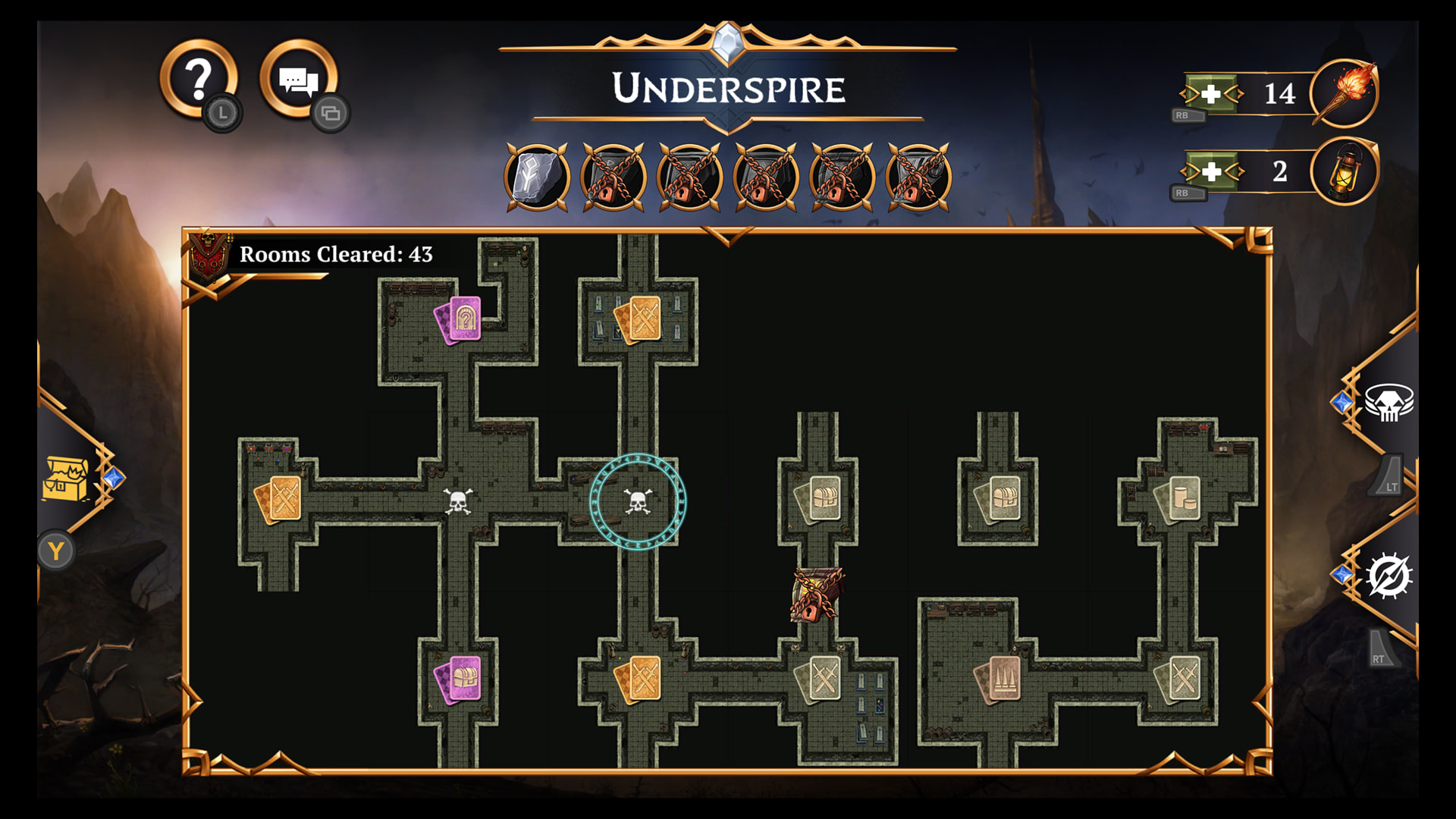Choose the coin stack room card
The image size is (1456, 819).
[1178, 499]
